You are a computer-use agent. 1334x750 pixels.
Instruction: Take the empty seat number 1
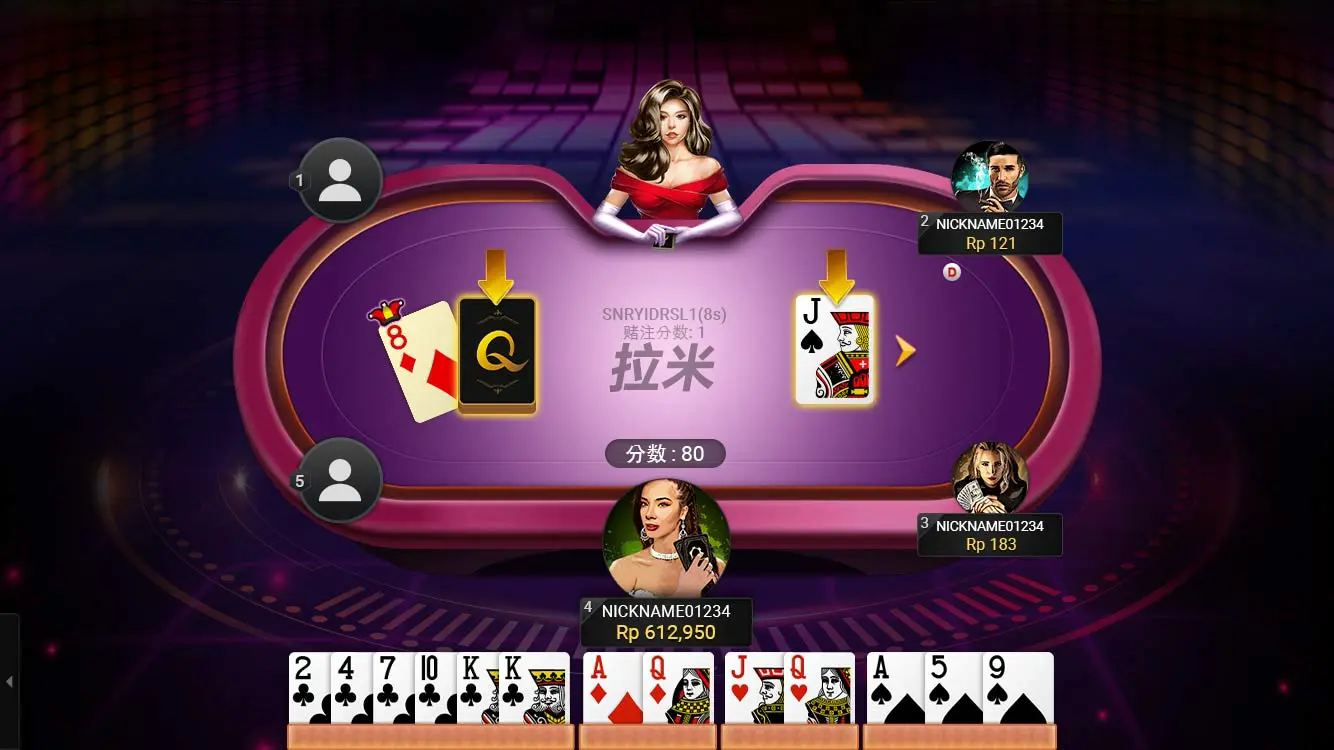[x=339, y=181]
